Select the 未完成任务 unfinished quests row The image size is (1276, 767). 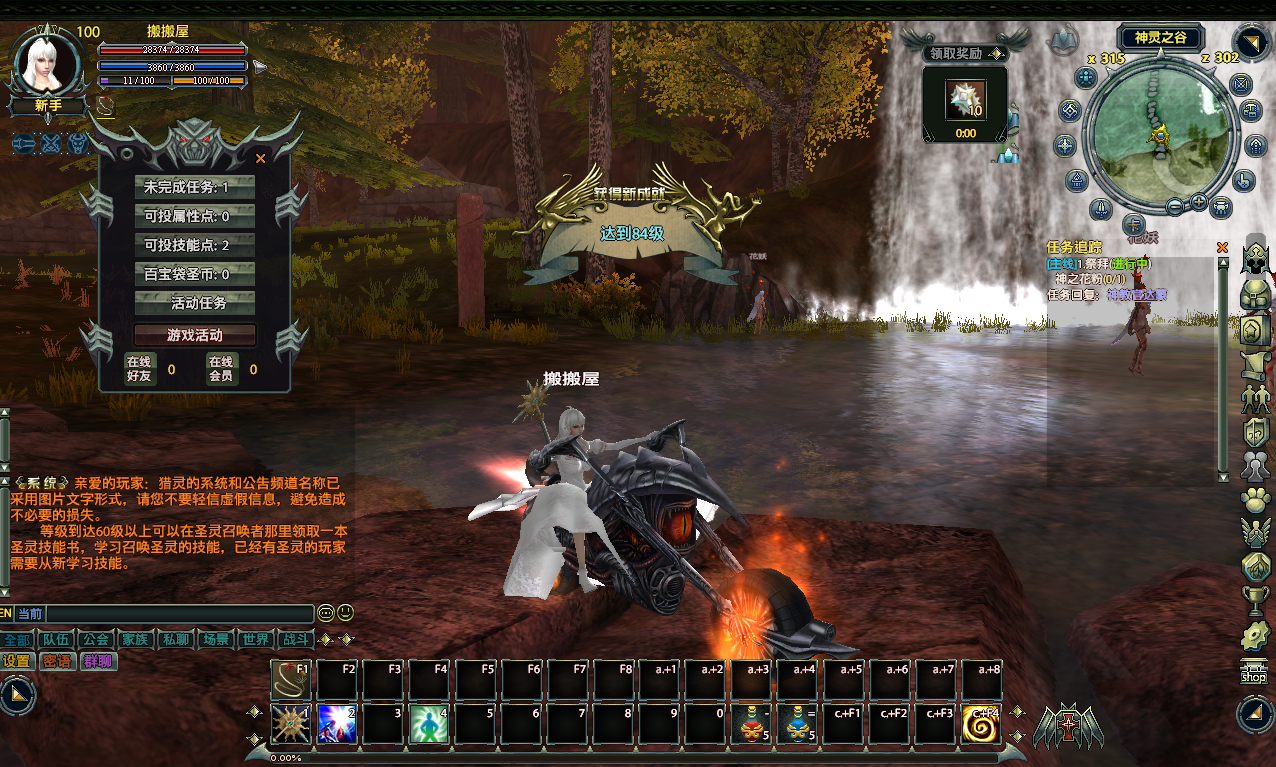[x=195, y=187]
